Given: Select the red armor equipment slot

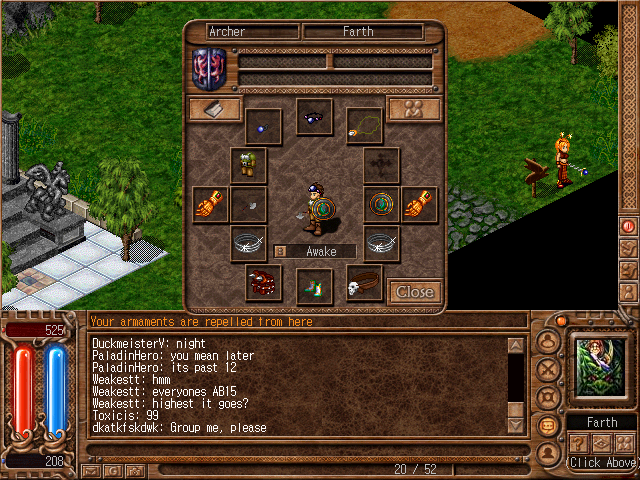Looking at the screenshot, I should click(x=264, y=284).
